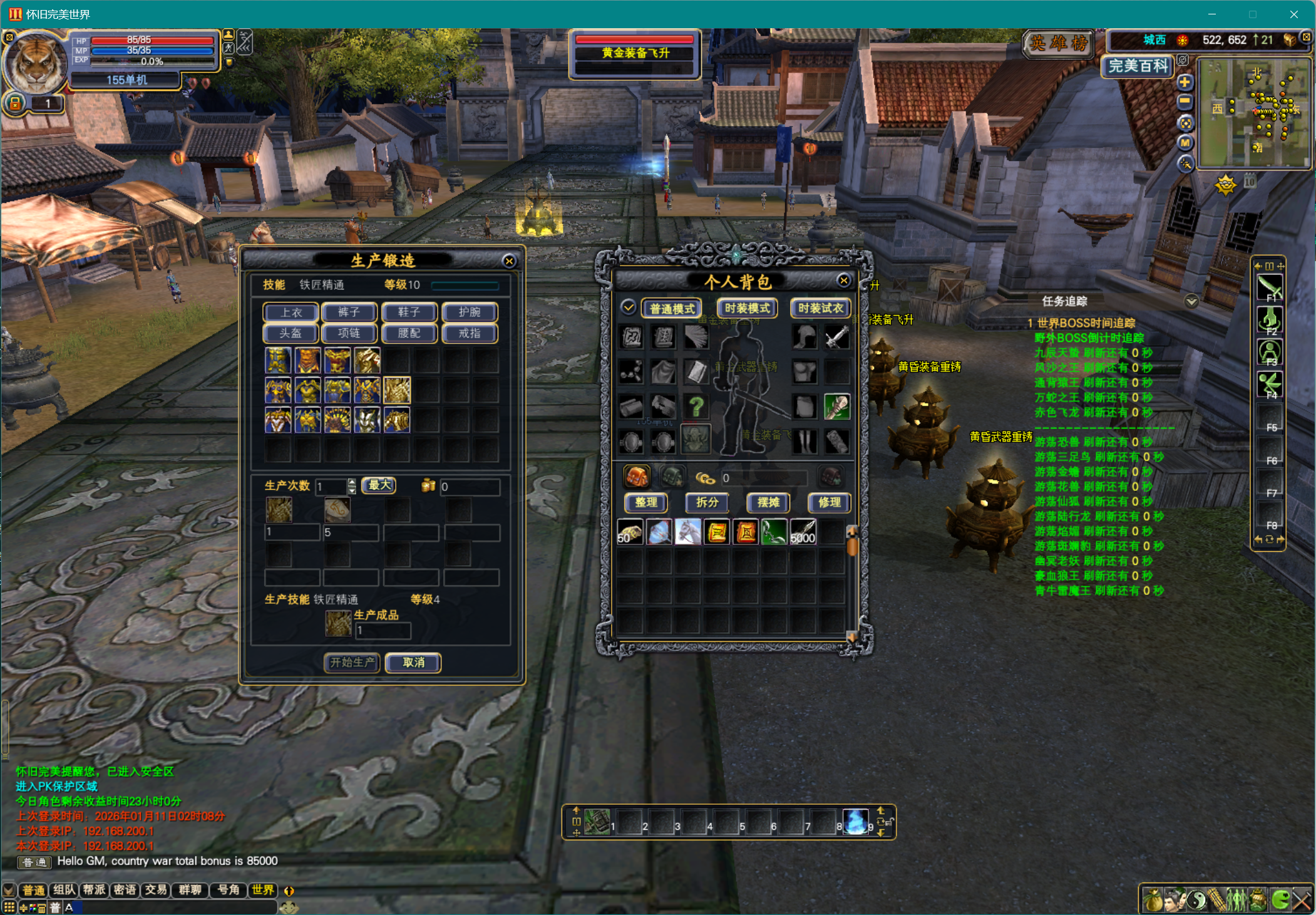Choose the 头盔 helmet category
This screenshot has height=915, width=1316.
click(291, 333)
